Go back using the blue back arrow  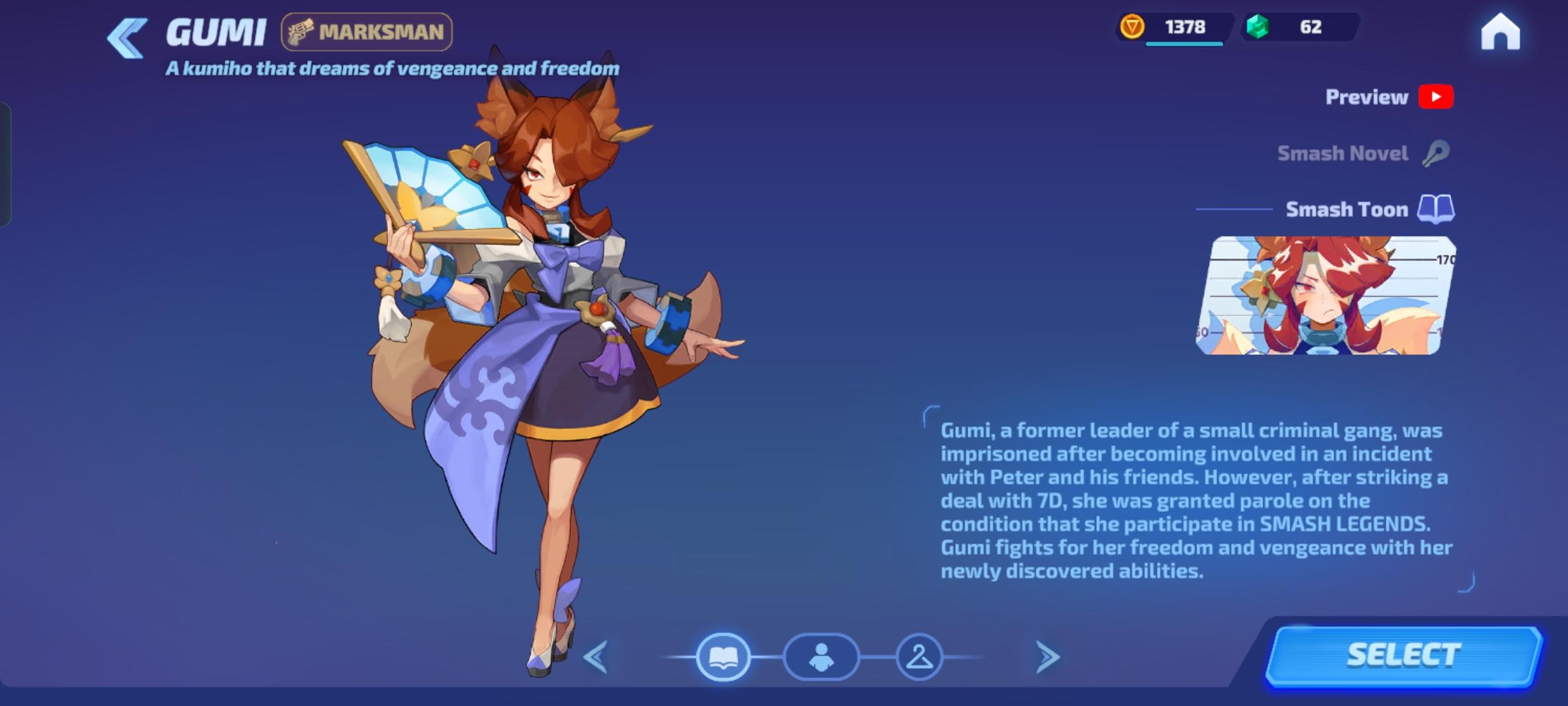pyautogui.click(x=125, y=33)
